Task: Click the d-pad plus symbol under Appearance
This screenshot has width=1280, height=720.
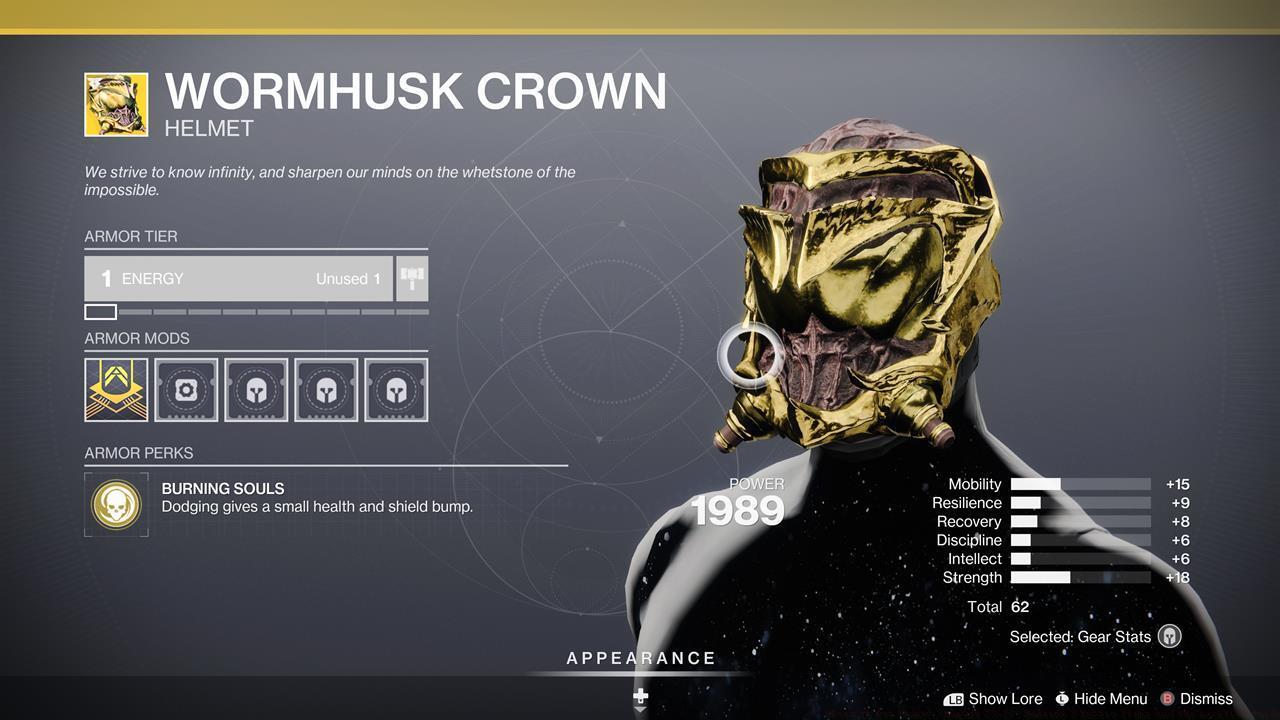Action: [x=639, y=694]
